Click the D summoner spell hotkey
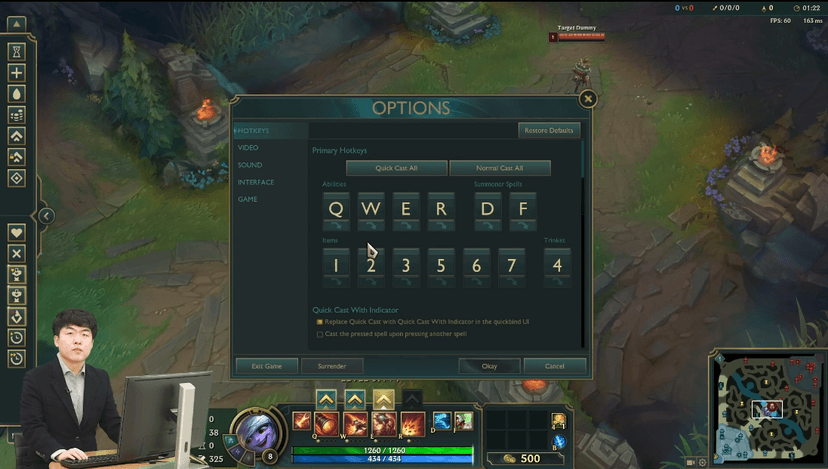The image size is (828, 469). 488,210
